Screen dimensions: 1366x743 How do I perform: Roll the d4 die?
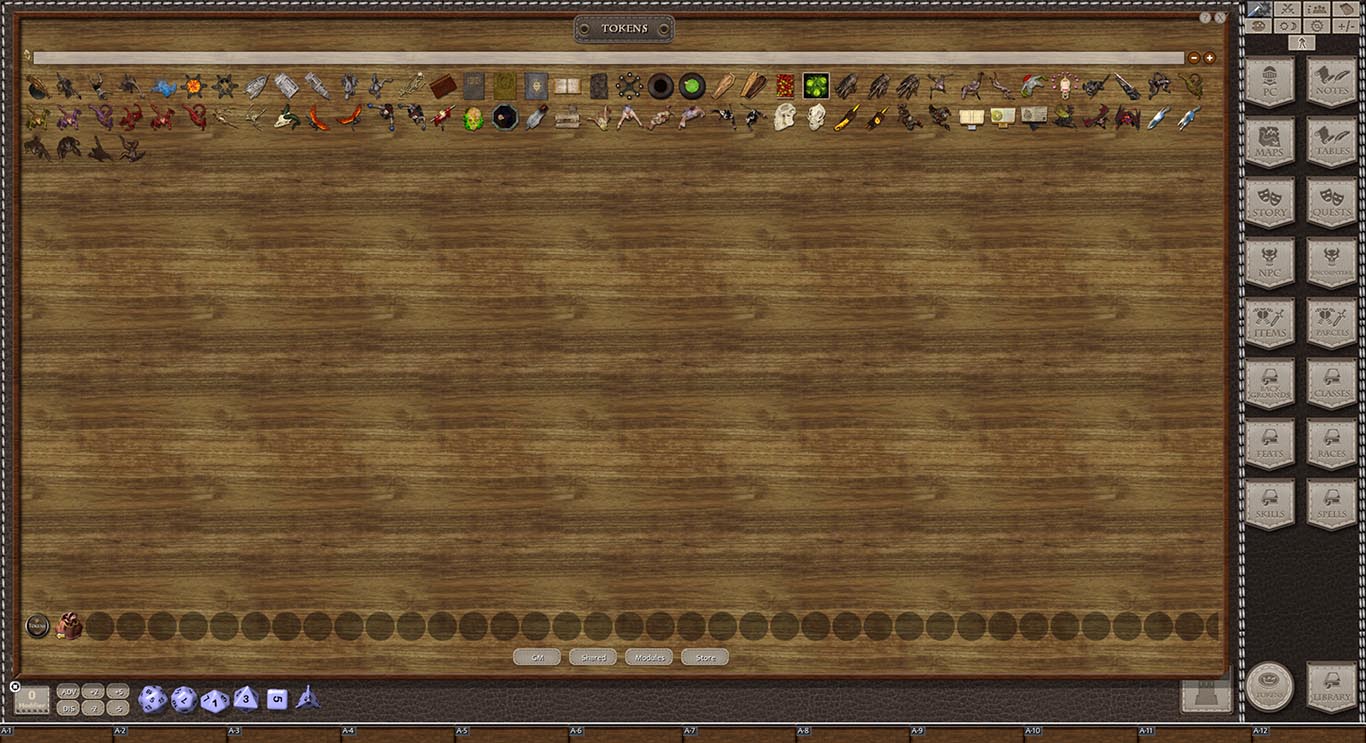click(x=308, y=700)
